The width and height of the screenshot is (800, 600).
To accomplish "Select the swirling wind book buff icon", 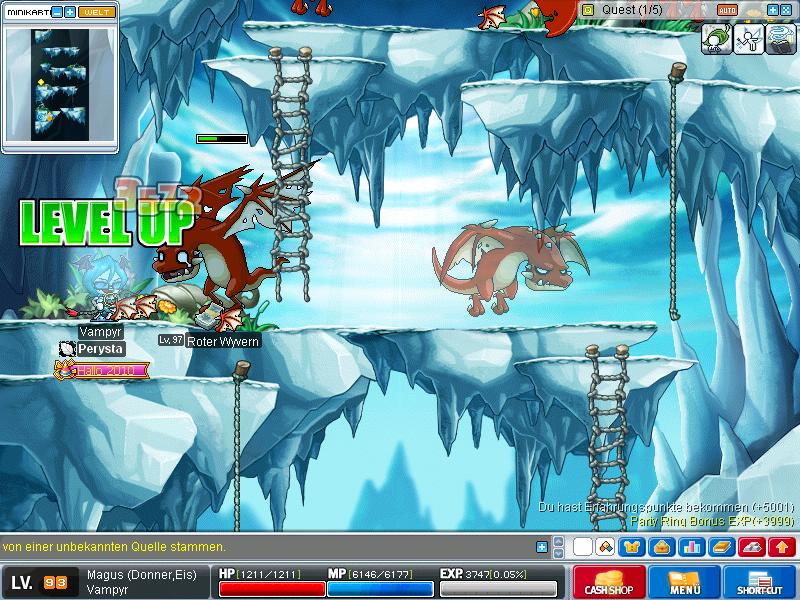I will tap(779, 39).
